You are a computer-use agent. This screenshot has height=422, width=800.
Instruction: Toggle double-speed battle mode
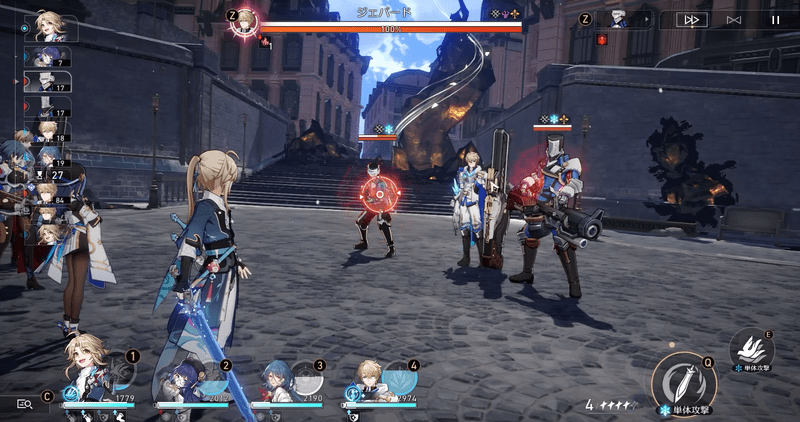point(691,19)
